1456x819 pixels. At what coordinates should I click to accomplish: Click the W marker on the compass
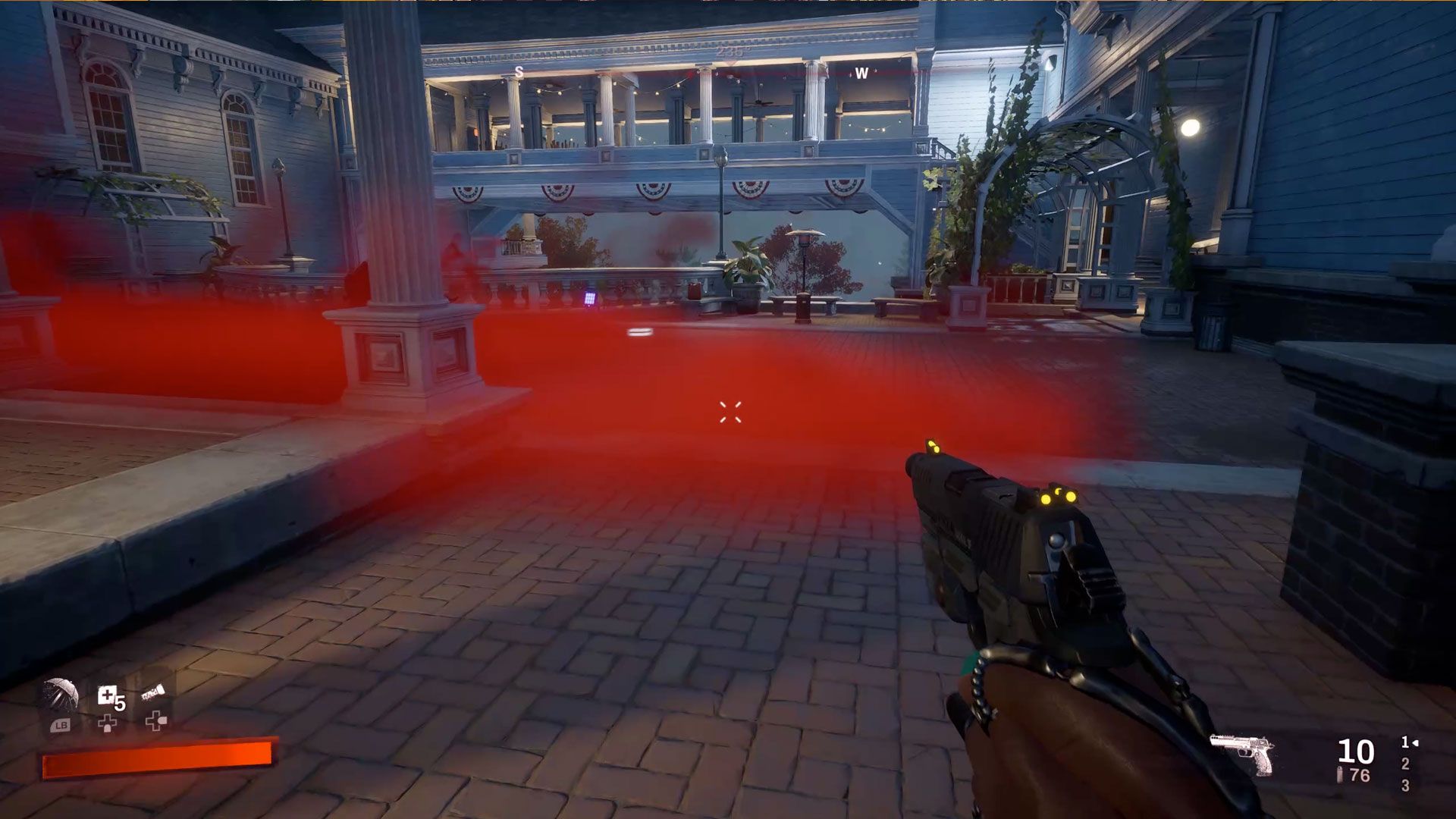[861, 75]
